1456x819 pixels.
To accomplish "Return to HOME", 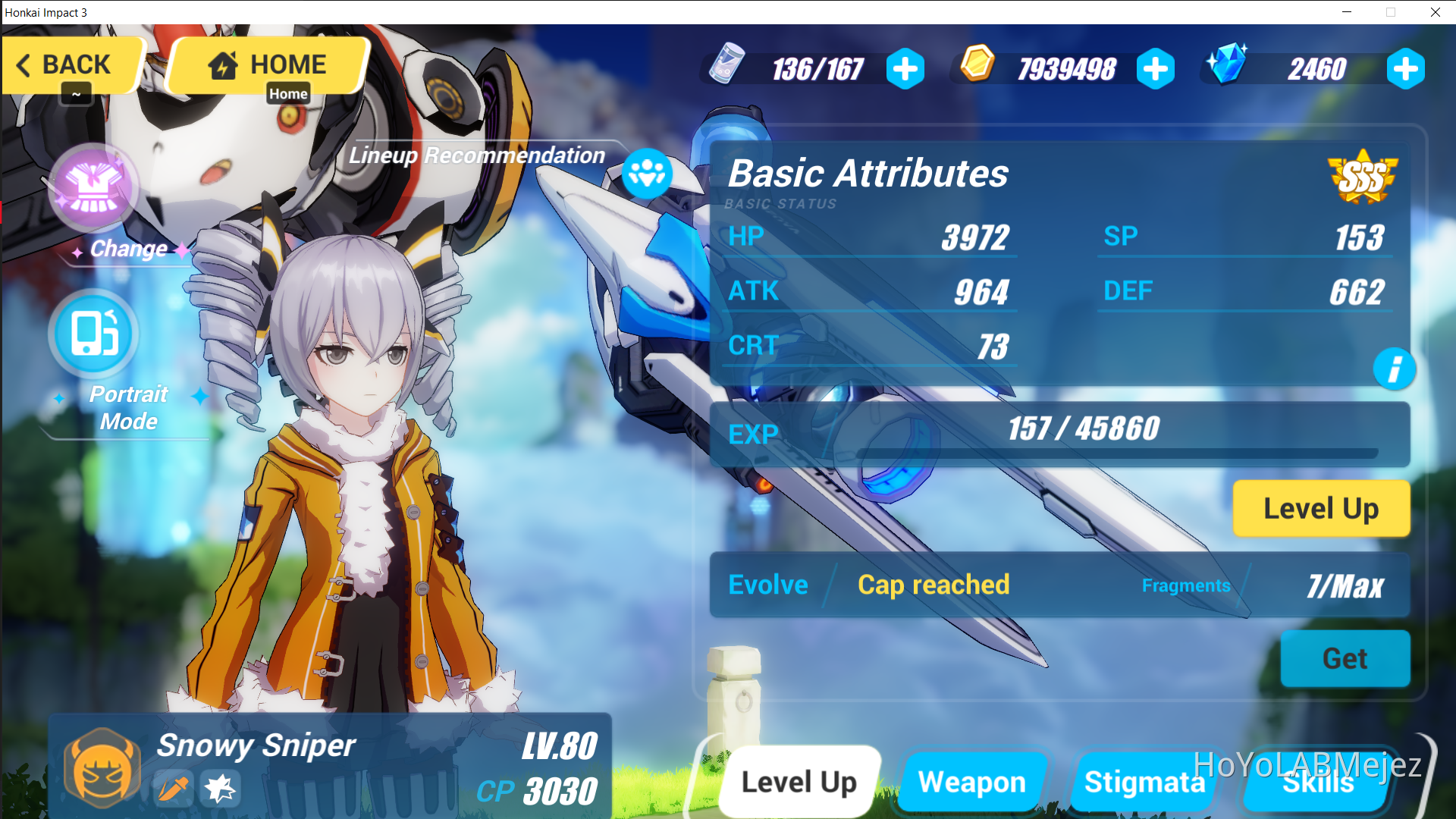I will (x=266, y=64).
